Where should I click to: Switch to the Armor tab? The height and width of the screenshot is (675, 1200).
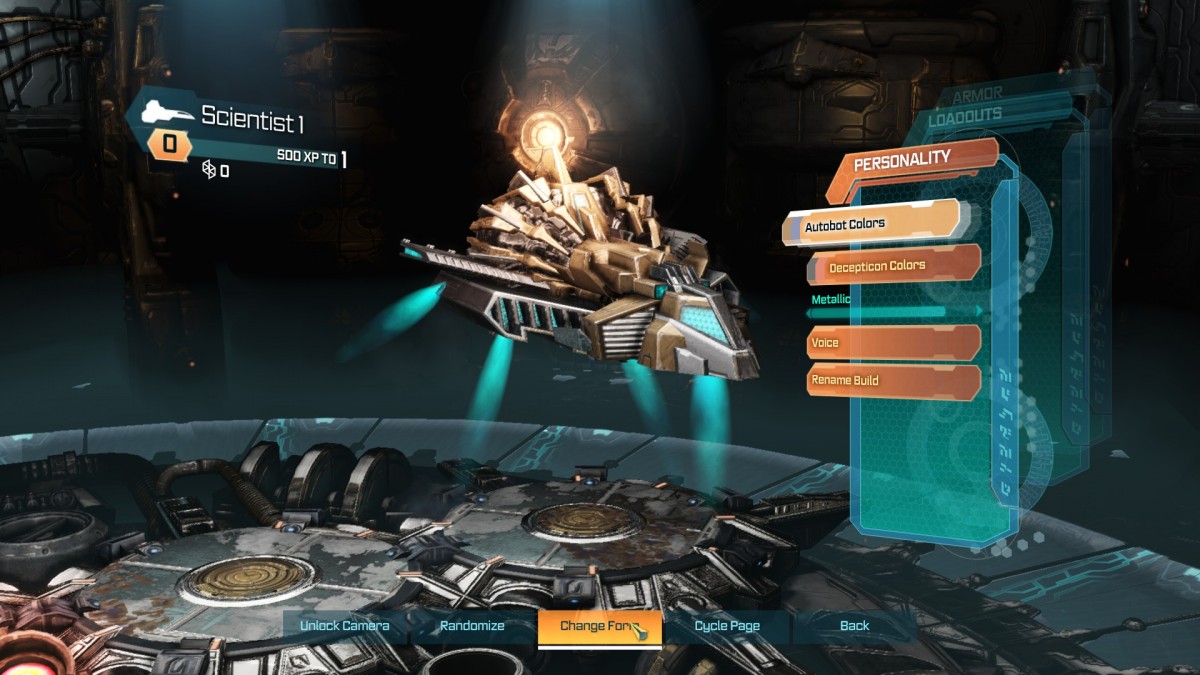tap(977, 95)
